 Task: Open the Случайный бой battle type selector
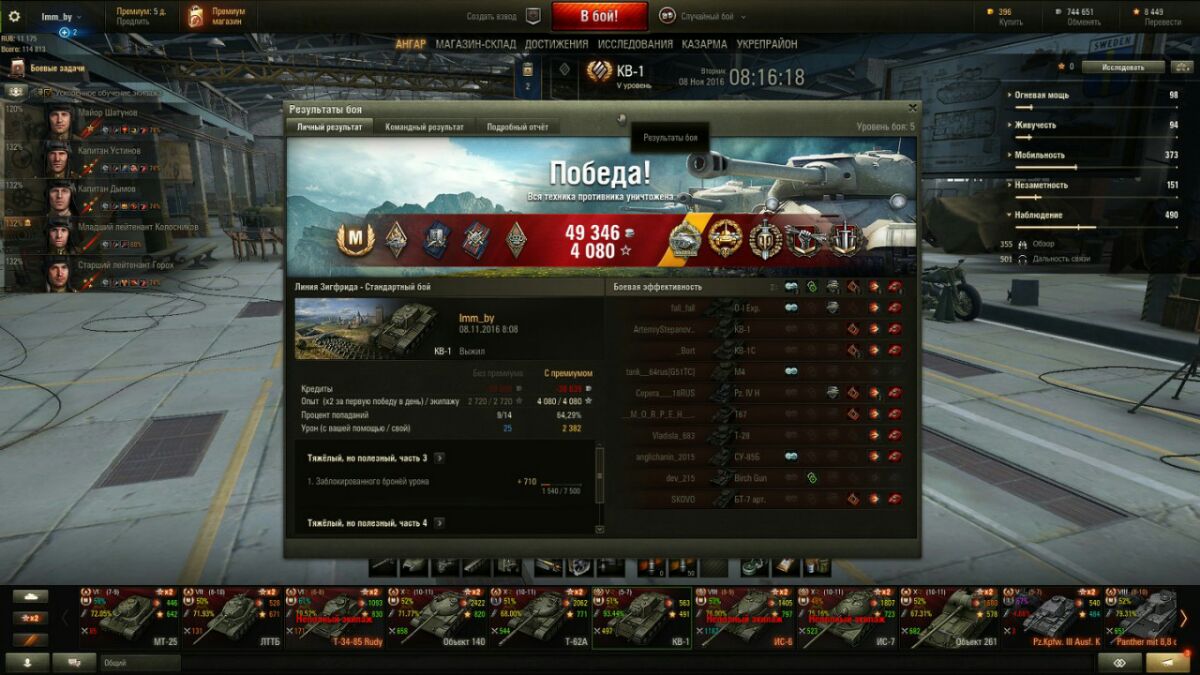(701, 16)
